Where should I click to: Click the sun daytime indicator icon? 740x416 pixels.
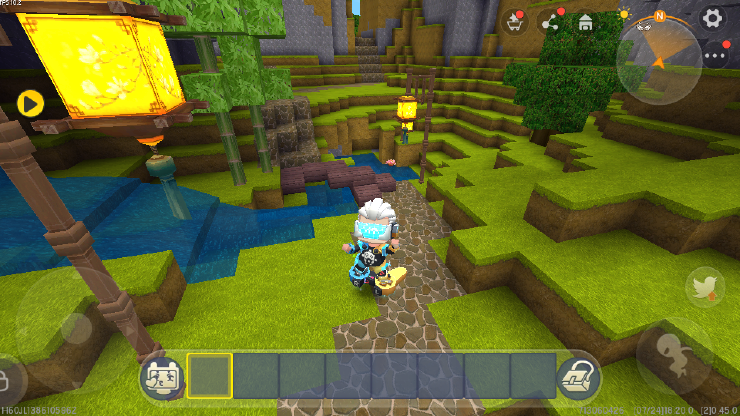pyautogui.click(x=625, y=14)
